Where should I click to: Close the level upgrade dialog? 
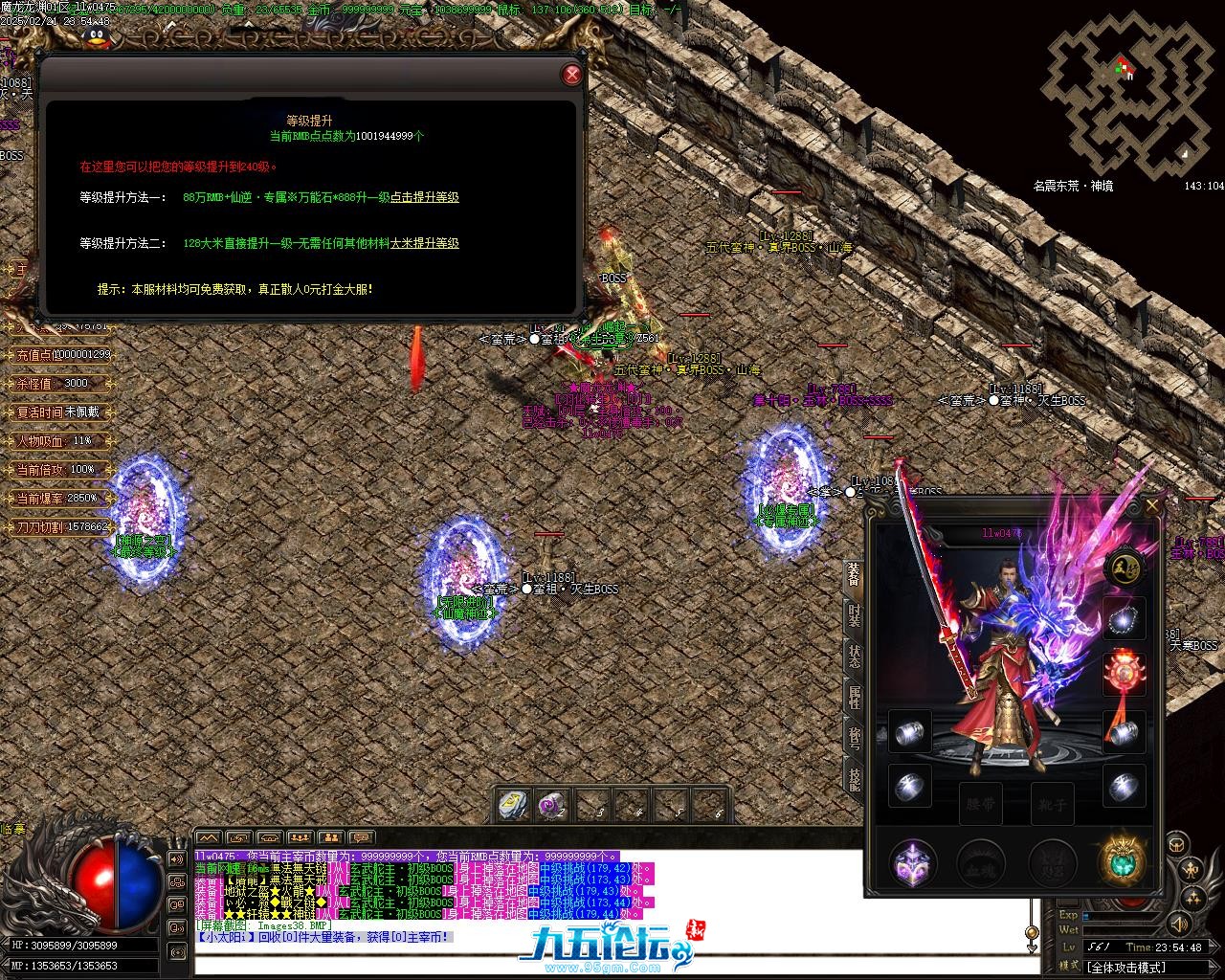571,75
